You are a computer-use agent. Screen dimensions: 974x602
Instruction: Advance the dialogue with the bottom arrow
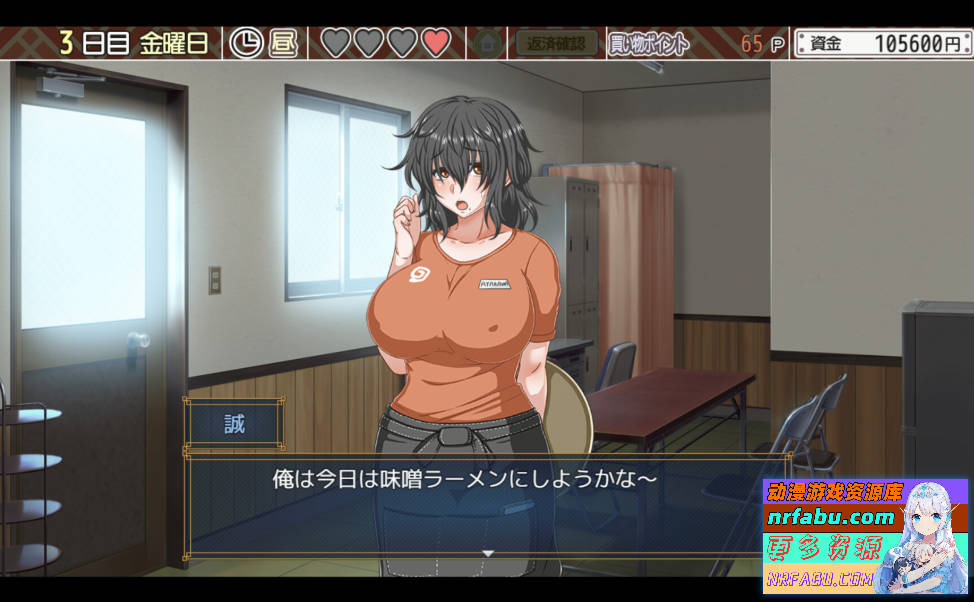pyautogui.click(x=488, y=552)
